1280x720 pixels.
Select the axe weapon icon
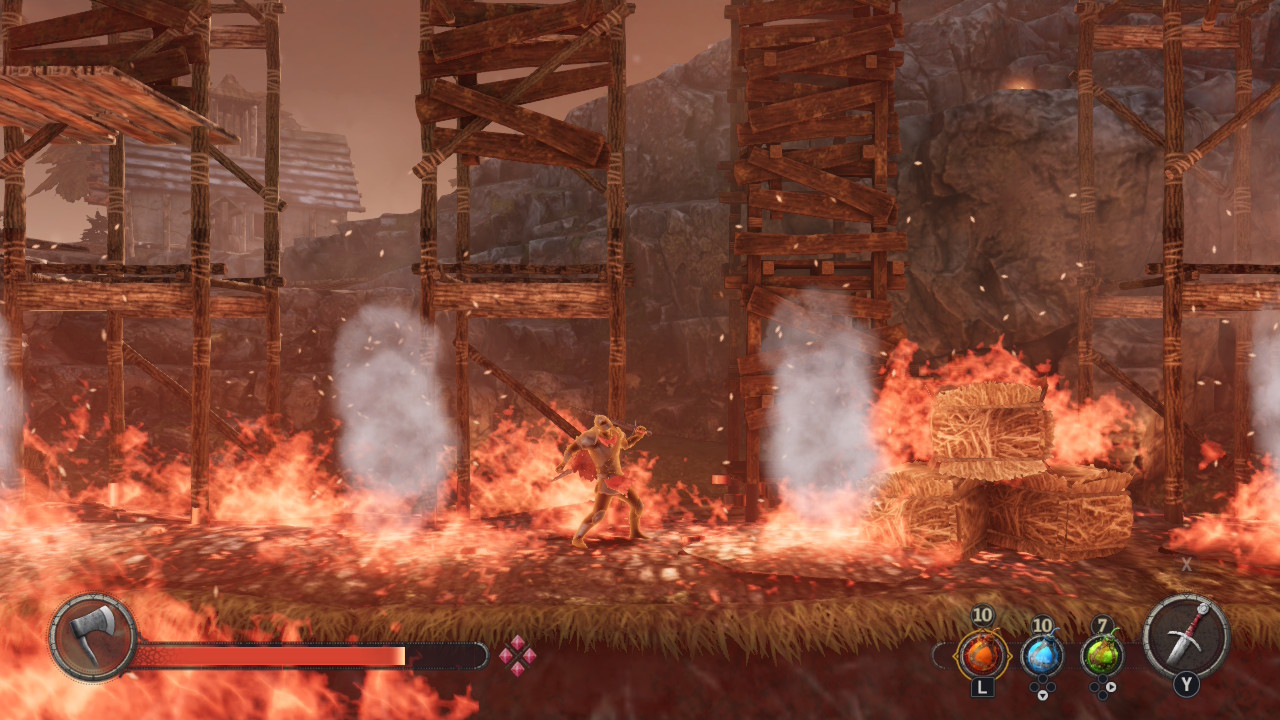point(92,637)
